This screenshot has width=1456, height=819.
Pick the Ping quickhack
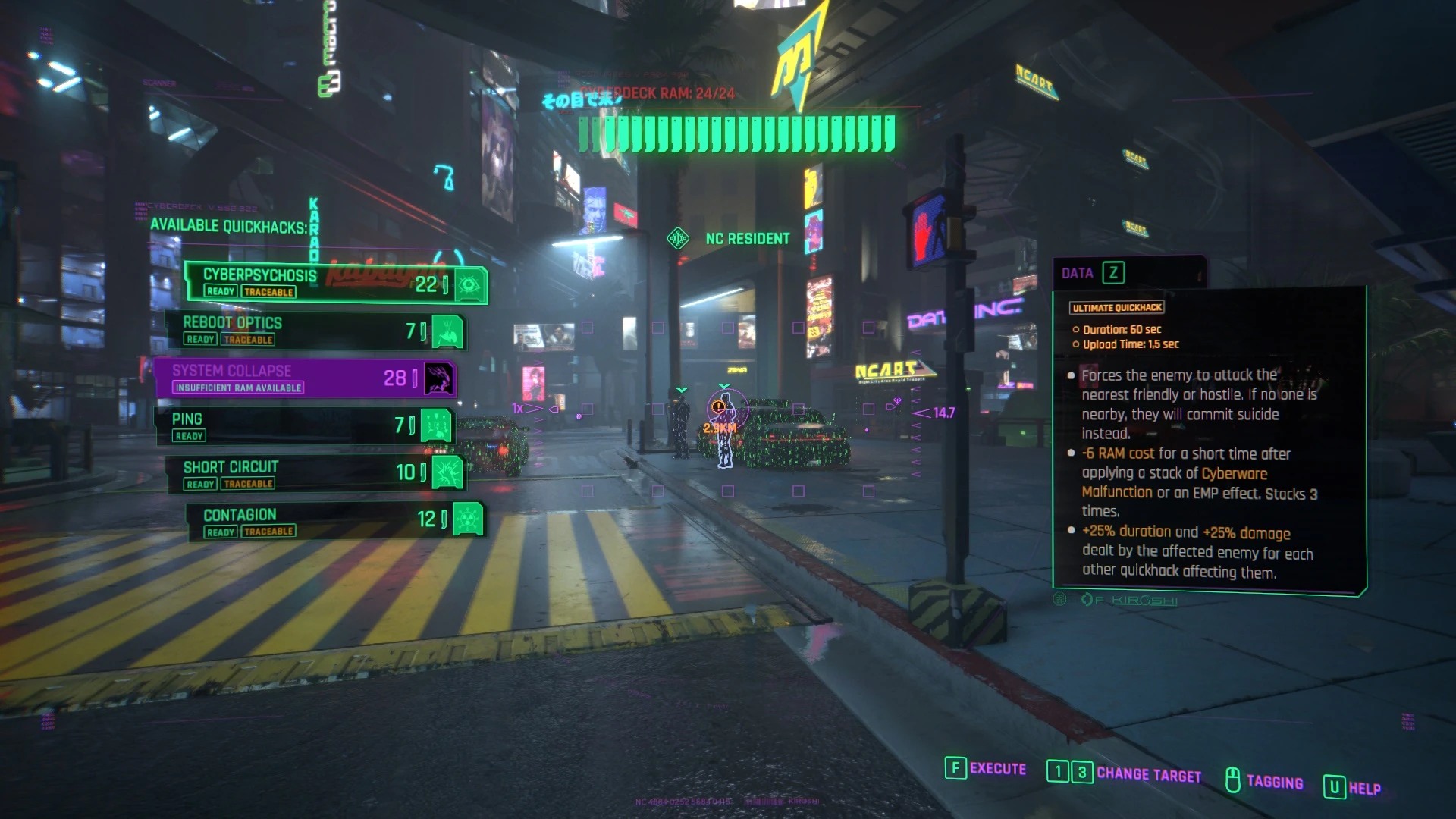pos(303,425)
